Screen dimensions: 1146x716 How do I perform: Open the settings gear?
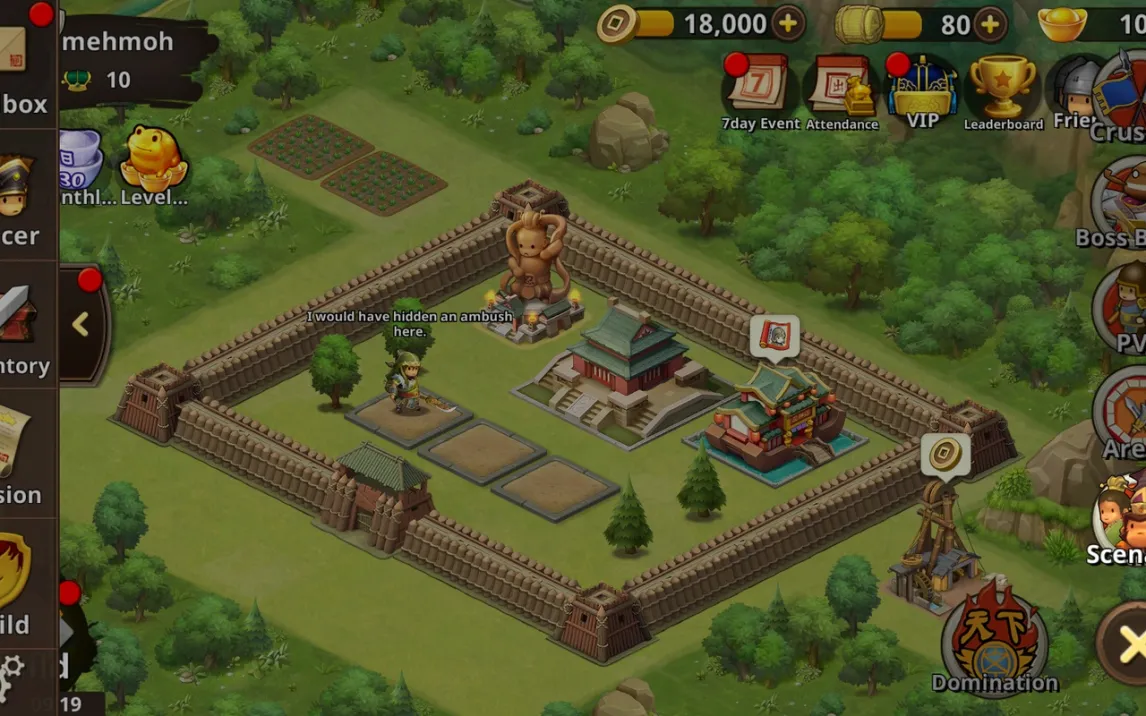point(12,670)
